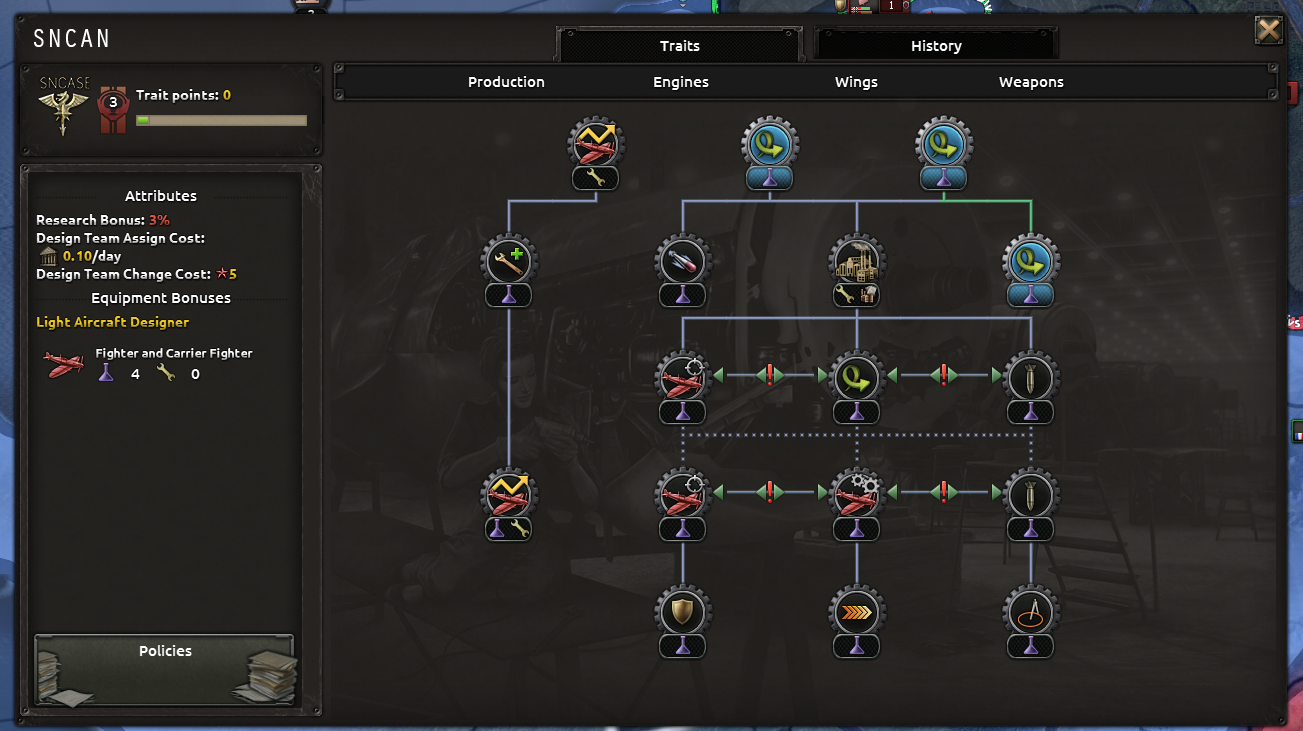Click the Fighter and Carrier Fighter bonus icon
1303x731 pixels.
click(61, 363)
